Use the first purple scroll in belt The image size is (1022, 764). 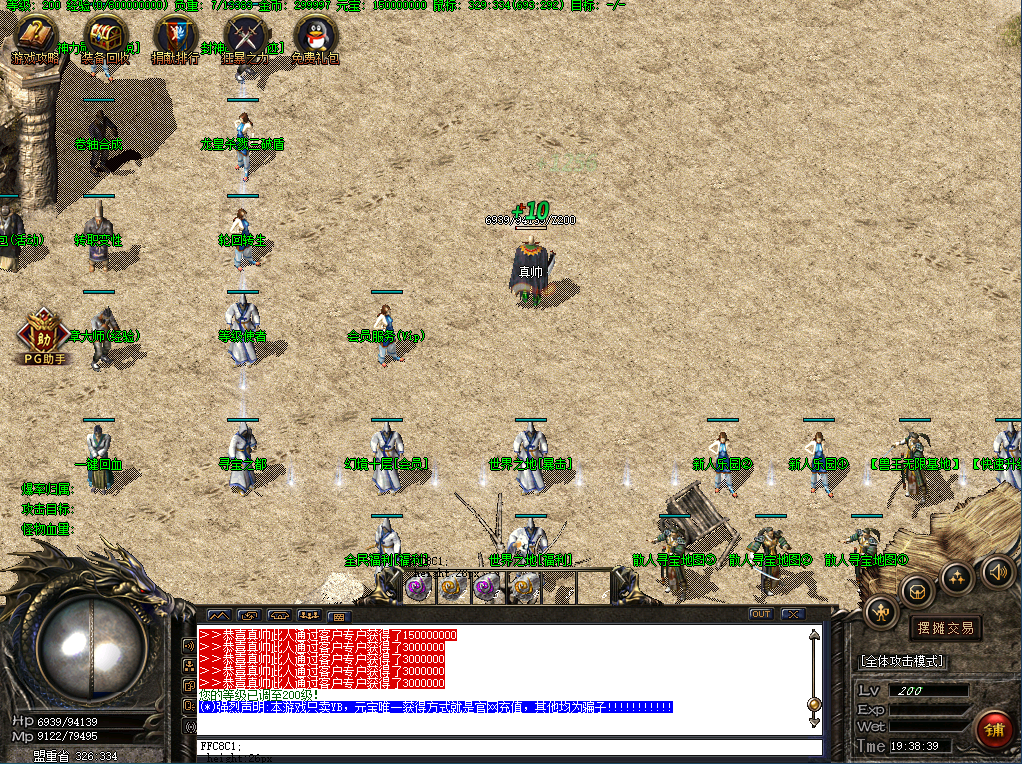[418, 587]
